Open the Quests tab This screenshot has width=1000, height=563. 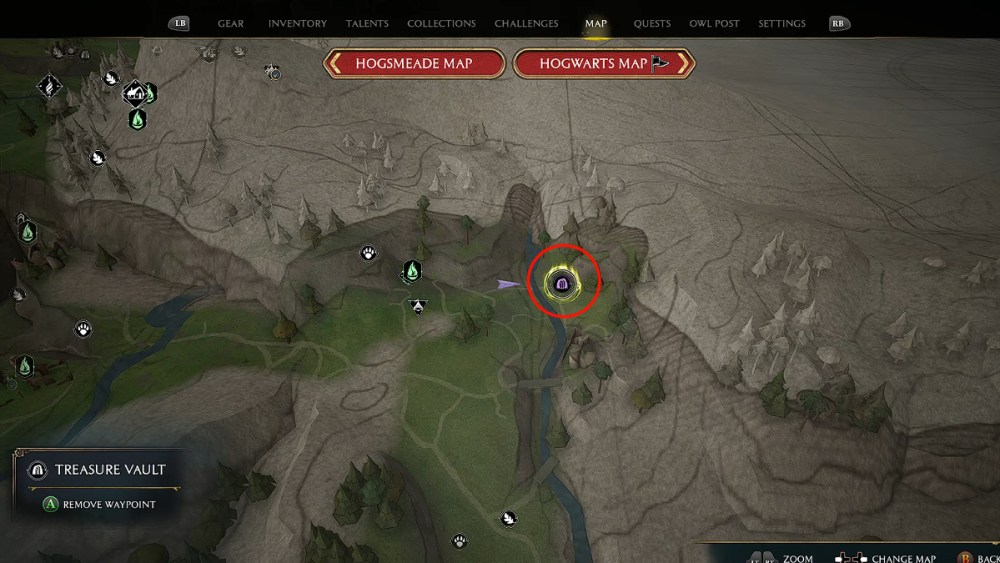pyautogui.click(x=652, y=23)
